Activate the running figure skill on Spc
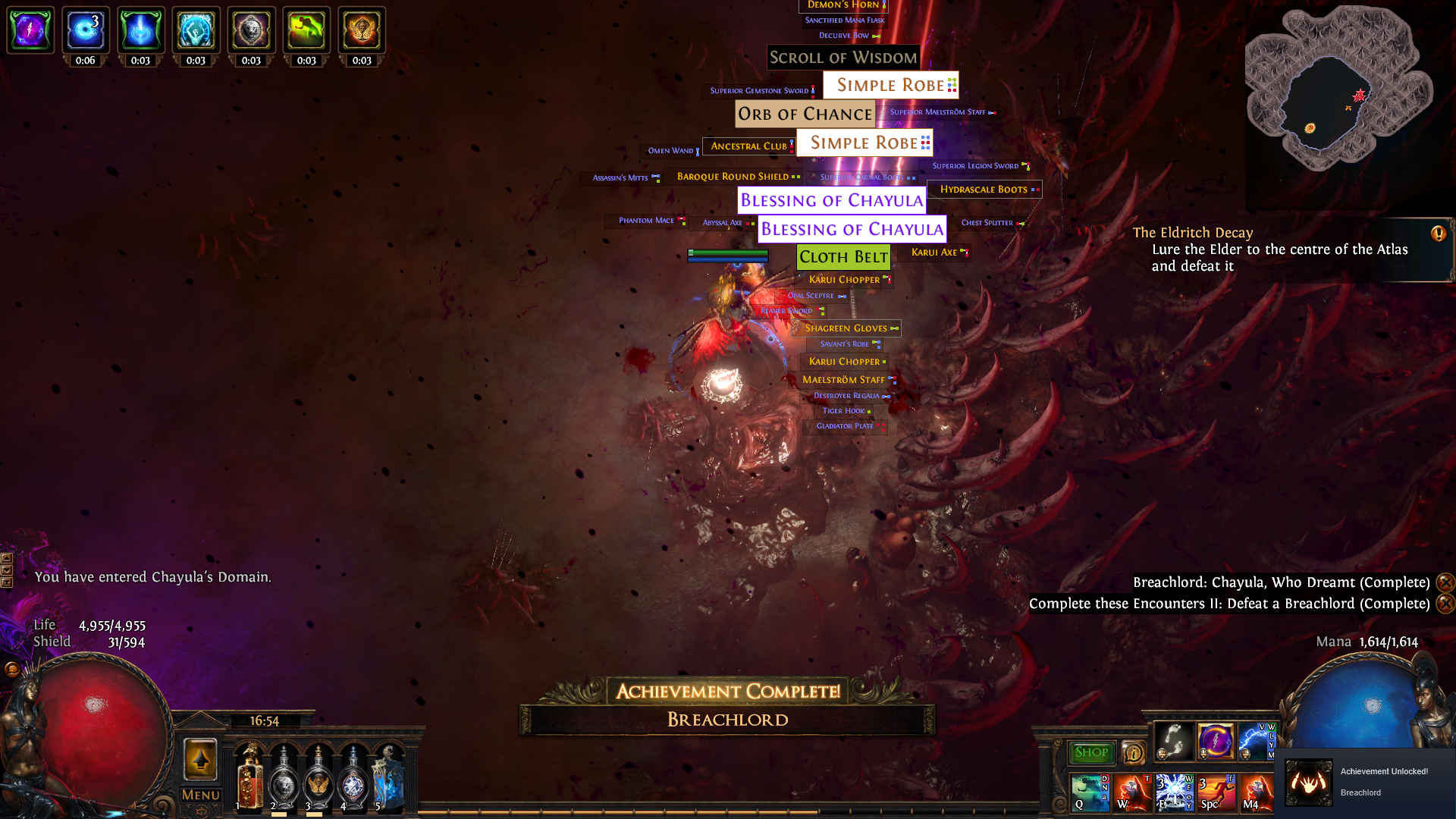Screen dimensions: 1456x819 (x=1216, y=792)
